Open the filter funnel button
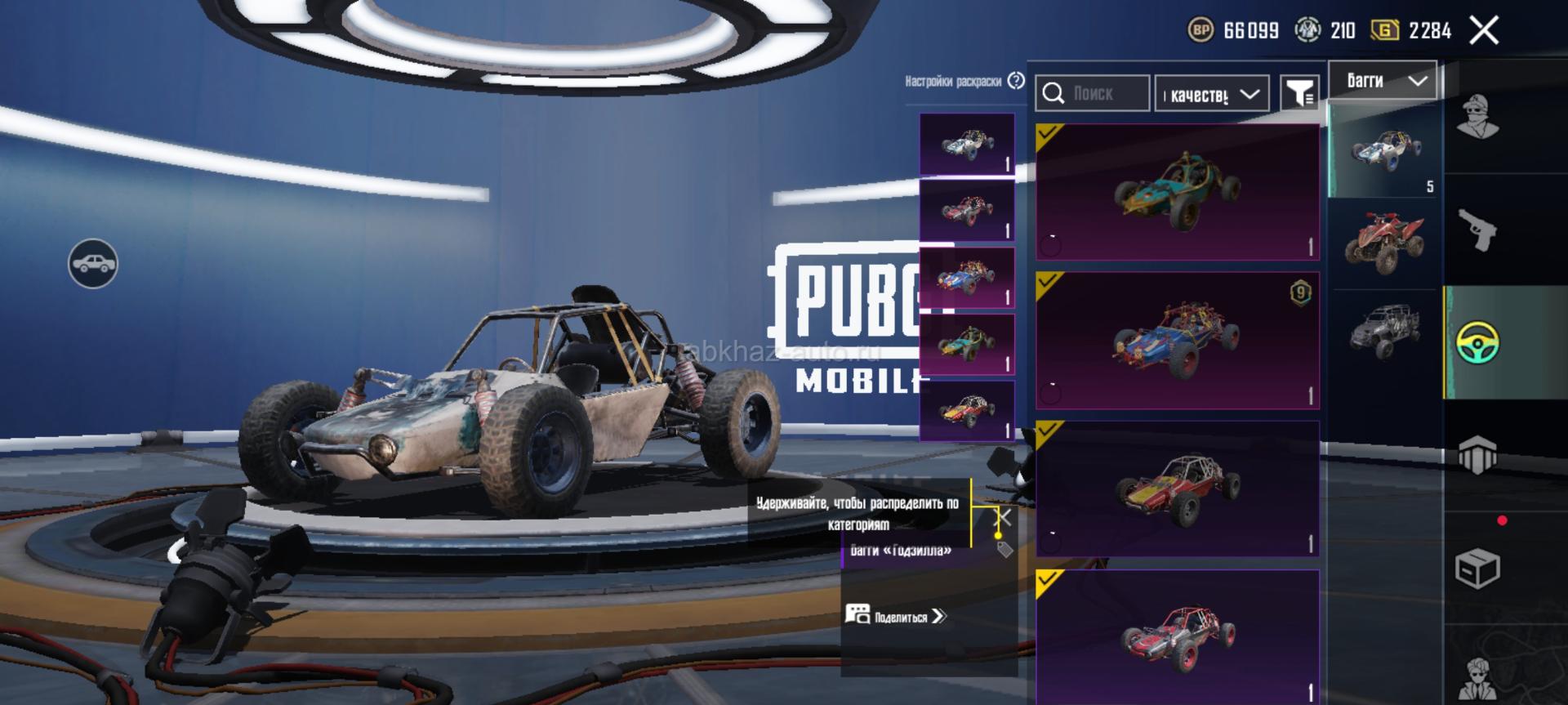 [1298, 94]
